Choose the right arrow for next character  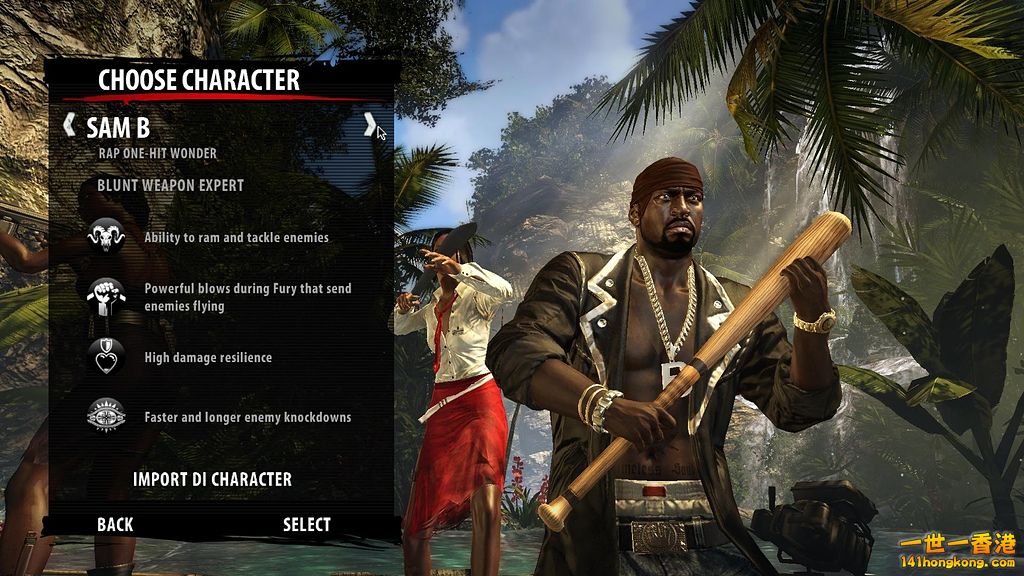(x=369, y=126)
